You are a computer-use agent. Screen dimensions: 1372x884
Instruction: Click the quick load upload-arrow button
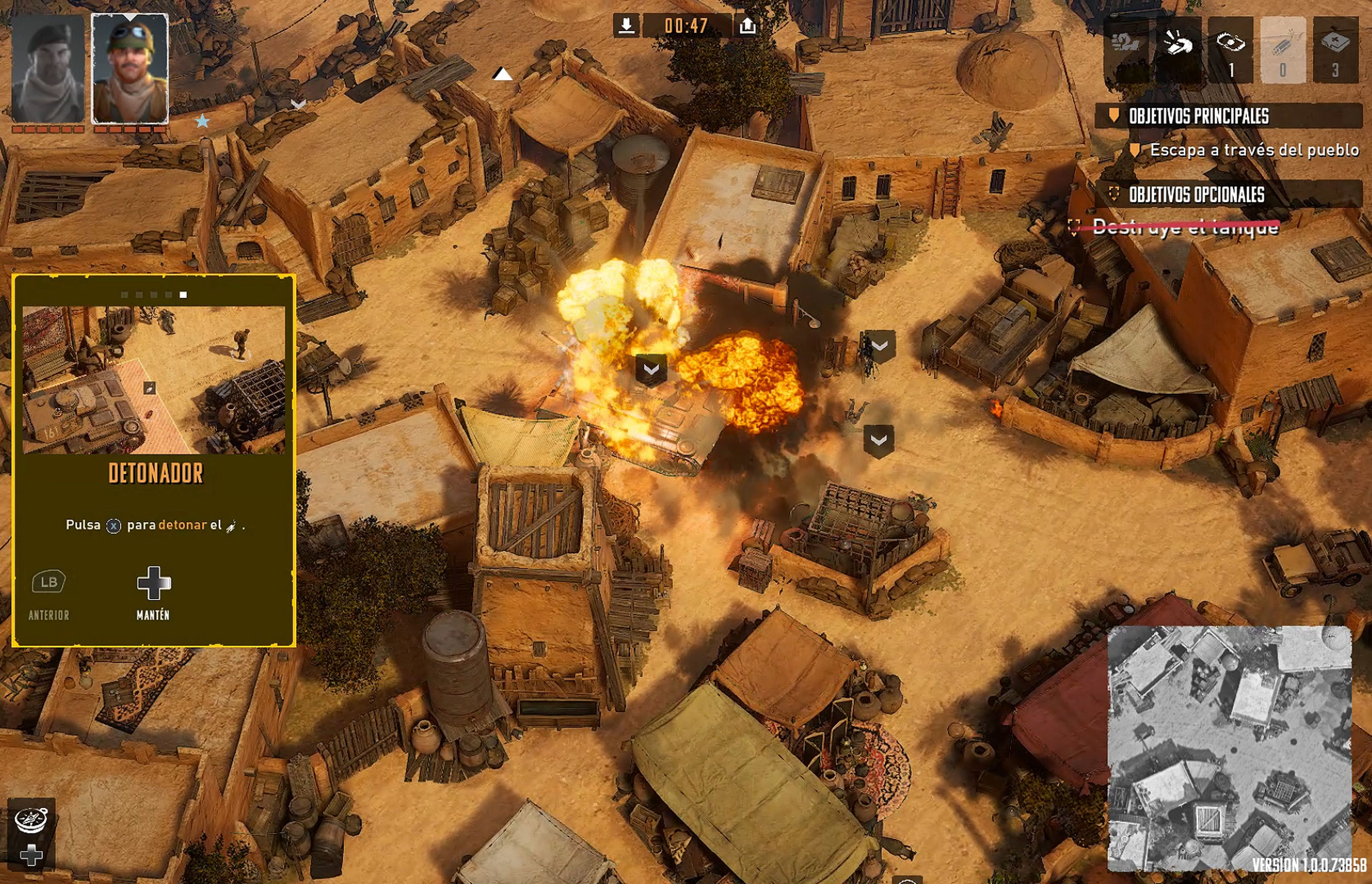pos(747,25)
